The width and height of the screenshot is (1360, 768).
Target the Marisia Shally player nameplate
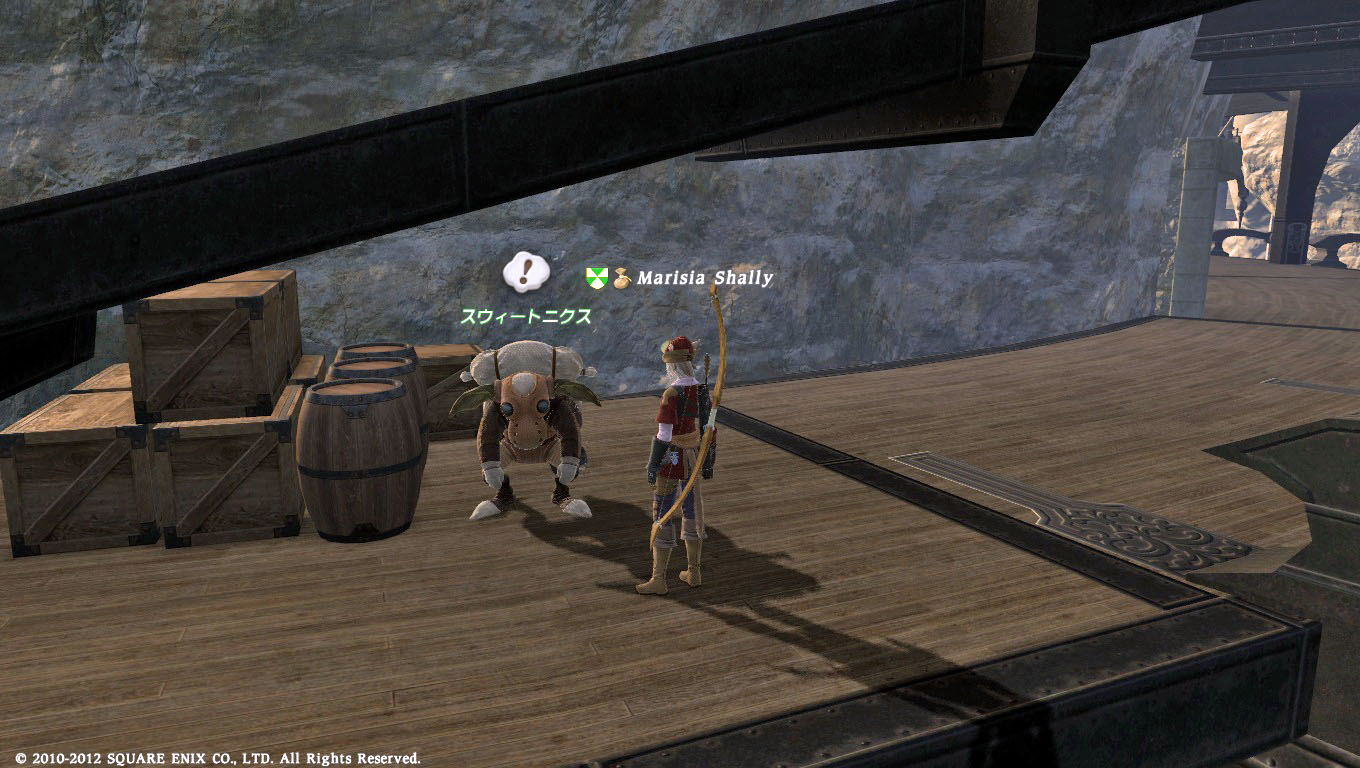tap(704, 278)
